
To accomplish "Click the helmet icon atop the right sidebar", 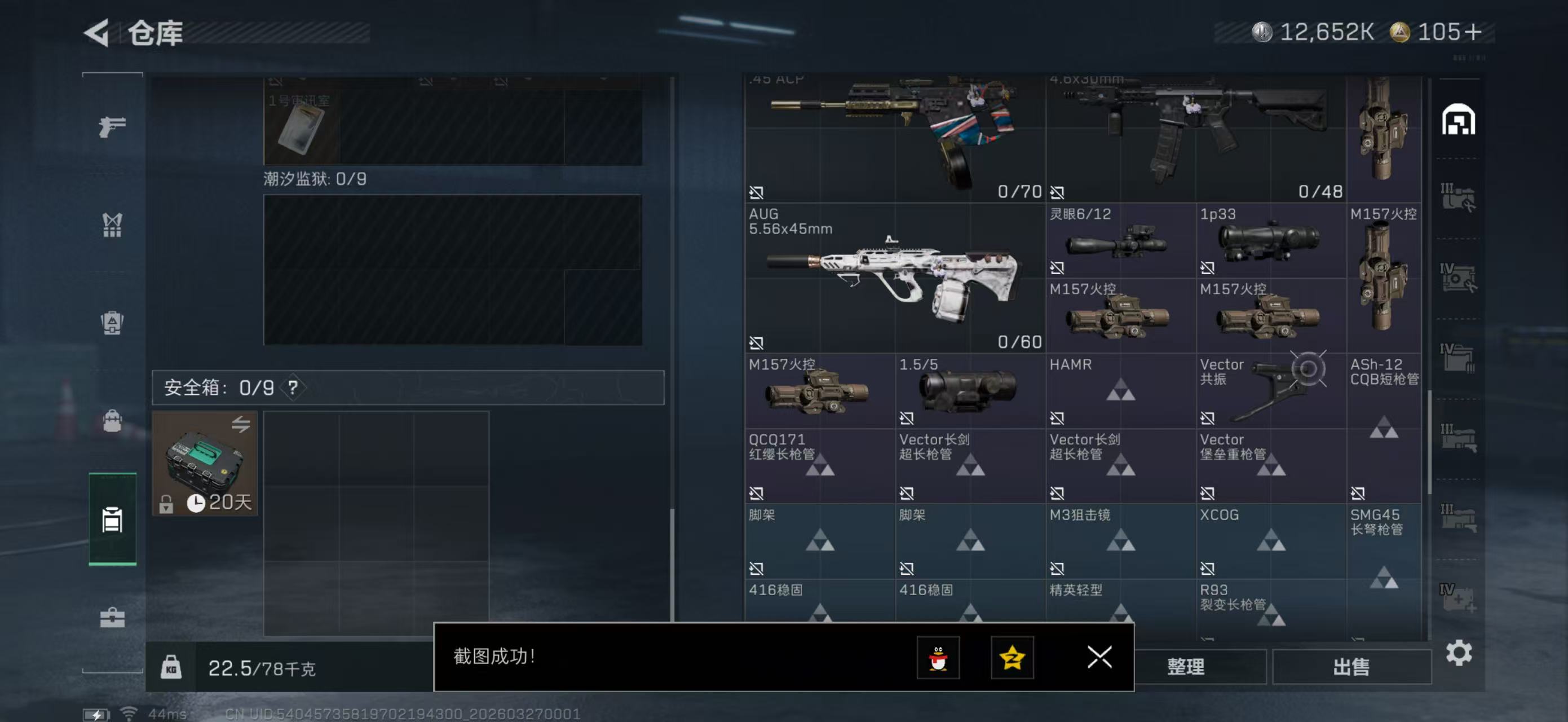I will 1460,120.
